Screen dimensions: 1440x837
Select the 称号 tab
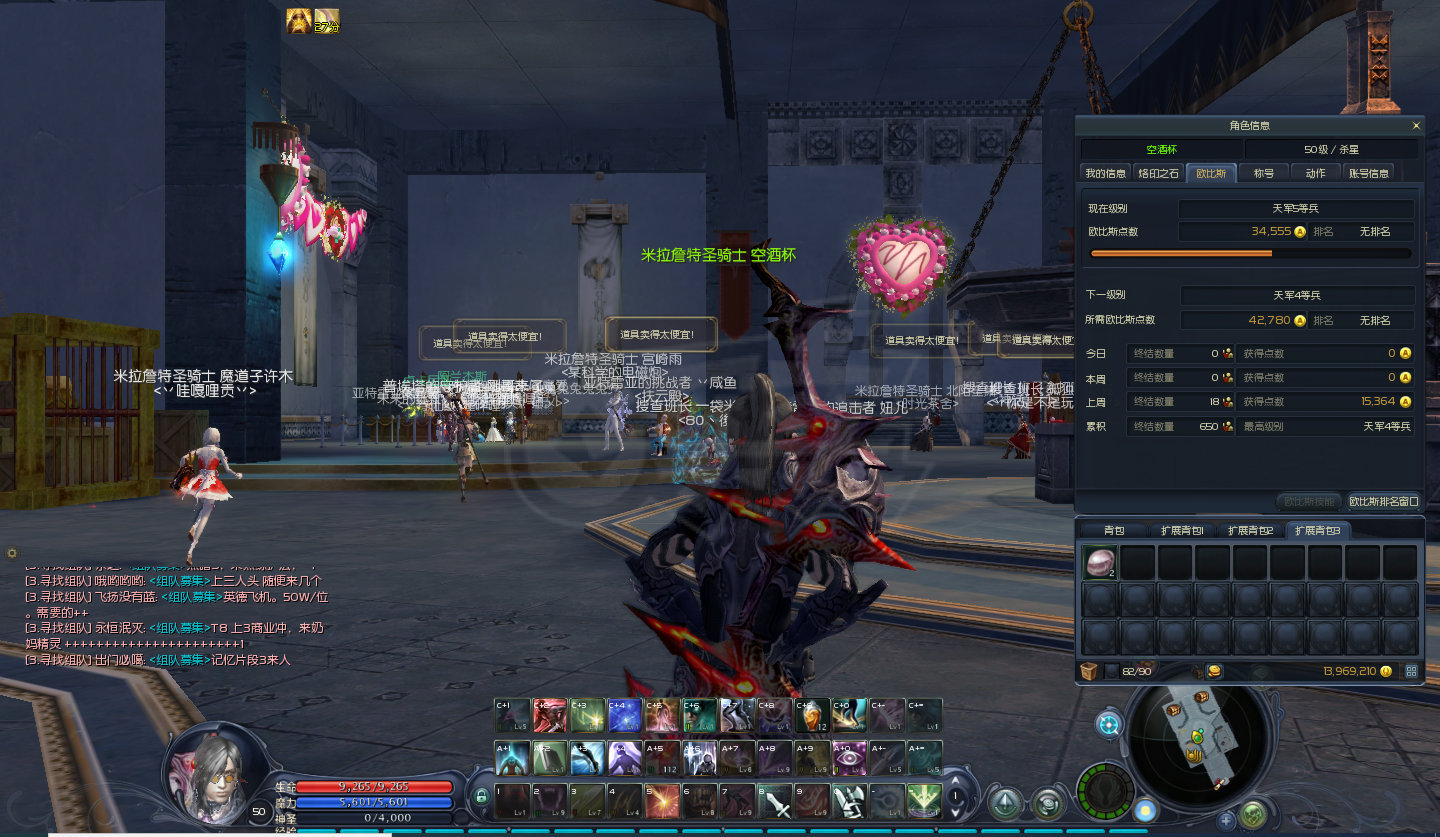pyautogui.click(x=1264, y=173)
